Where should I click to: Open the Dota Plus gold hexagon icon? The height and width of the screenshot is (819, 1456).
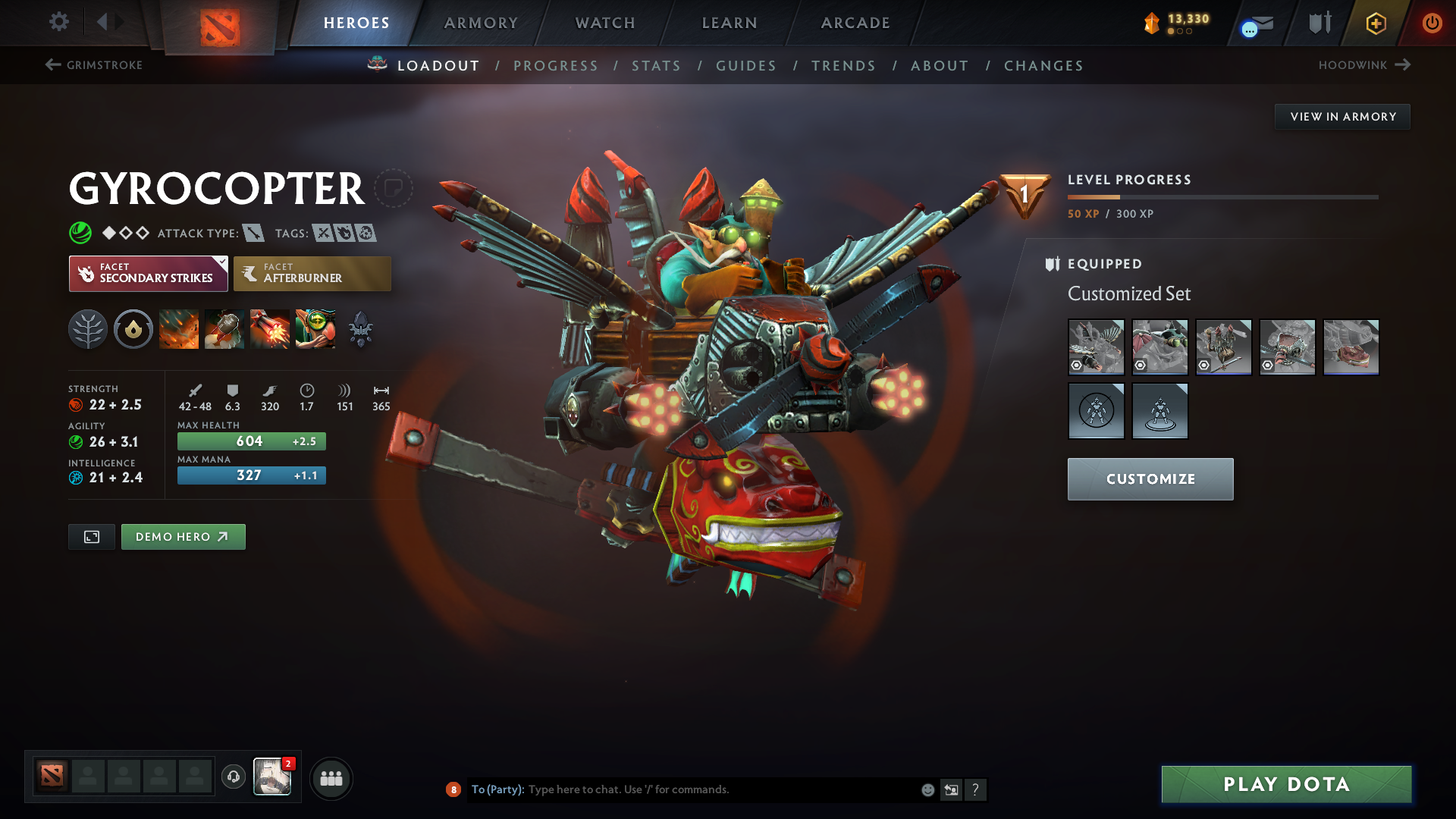pyautogui.click(x=1375, y=23)
